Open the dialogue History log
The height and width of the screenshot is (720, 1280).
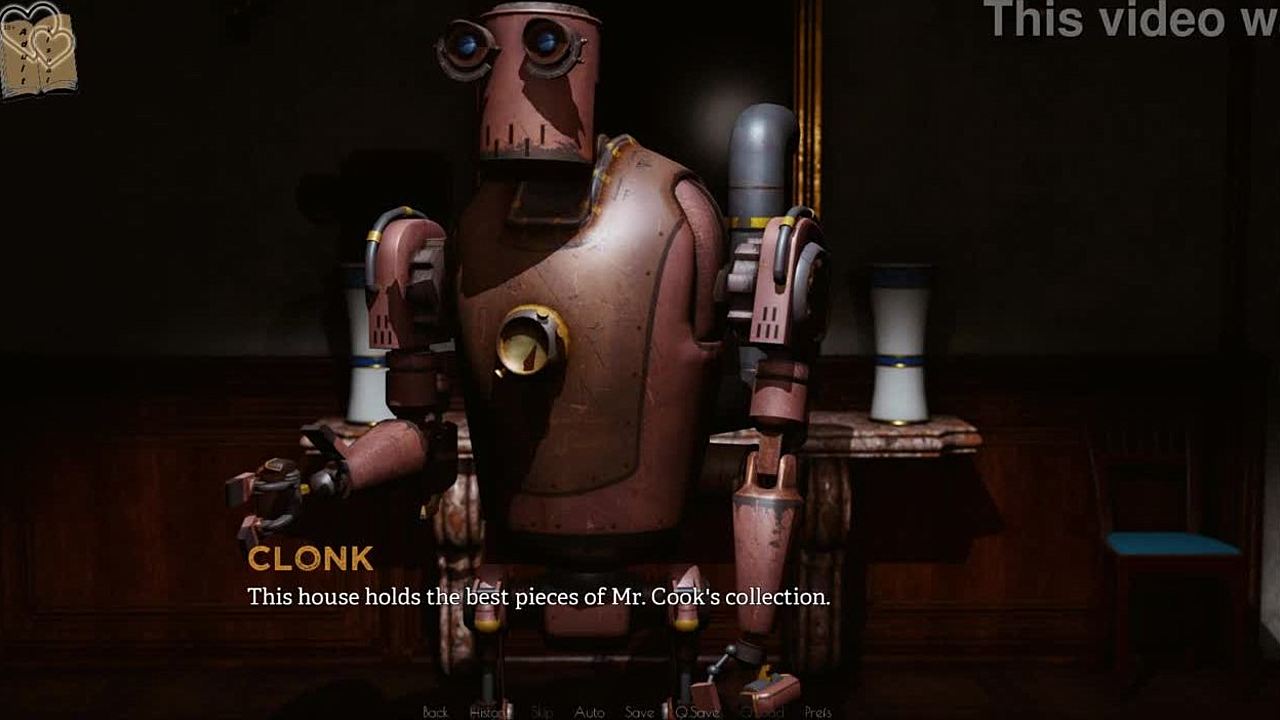[x=490, y=712]
